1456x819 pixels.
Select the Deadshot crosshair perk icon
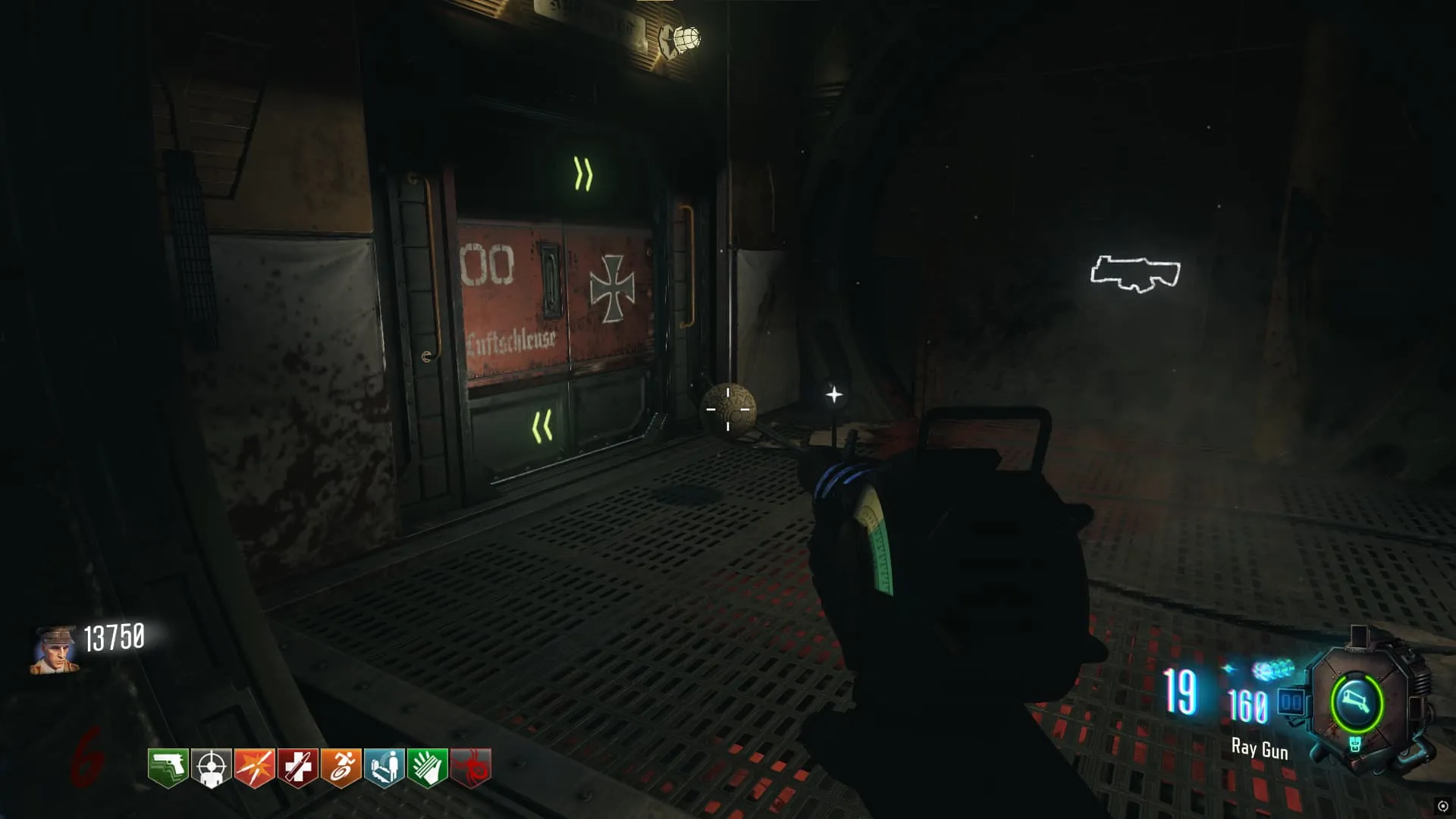coord(211,768)
